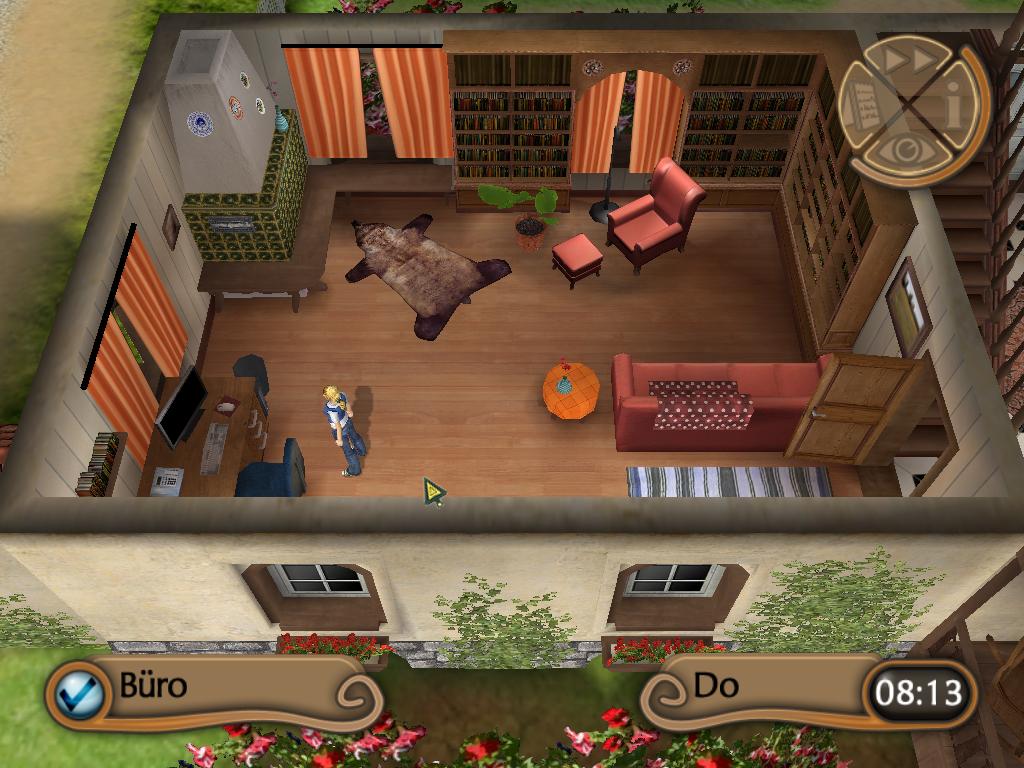Click the blue checkmark task icon
Viewport: 1024px width, 768px height.
79,692
